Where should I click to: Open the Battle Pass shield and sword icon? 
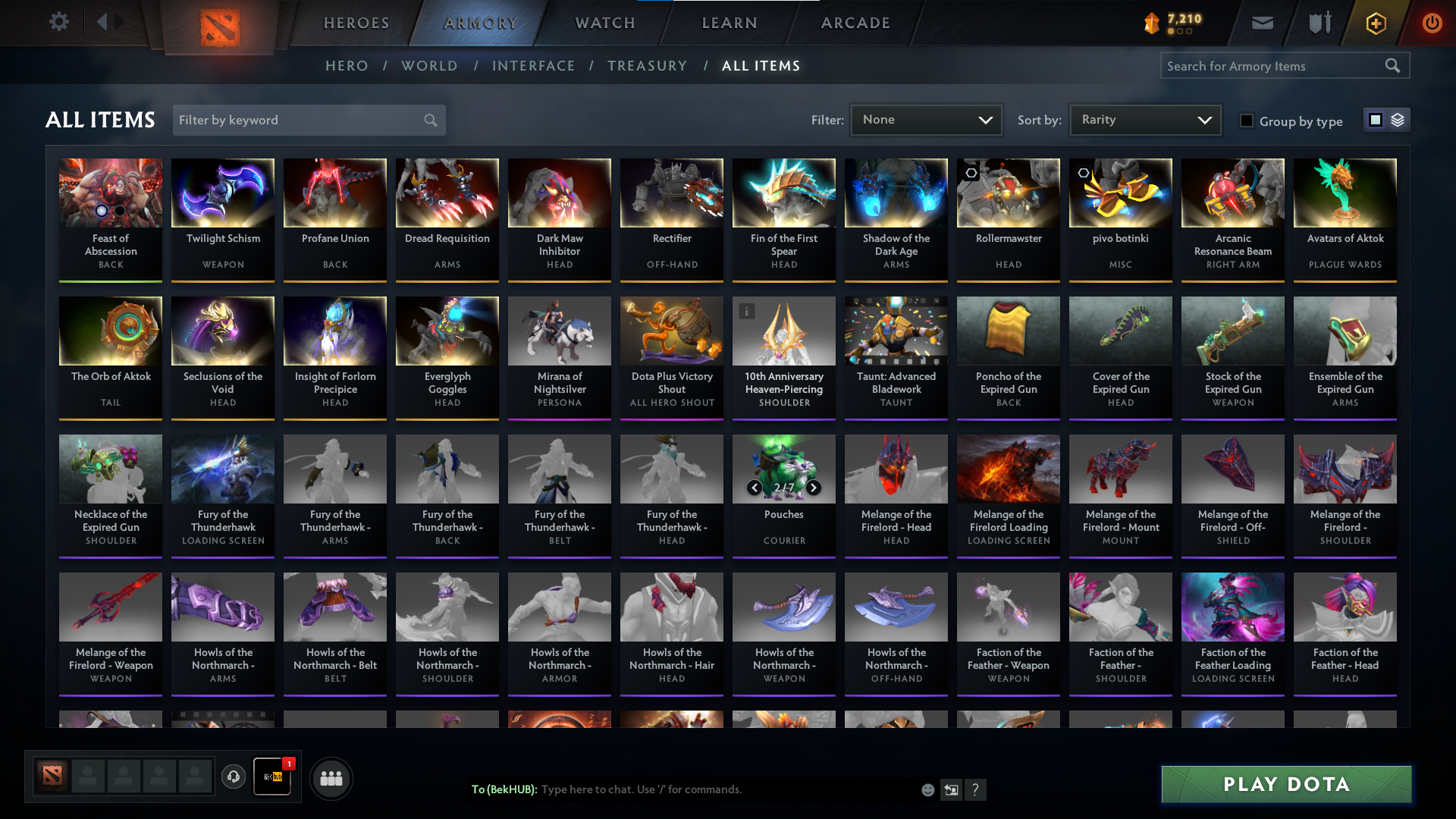coord(1319,23)
